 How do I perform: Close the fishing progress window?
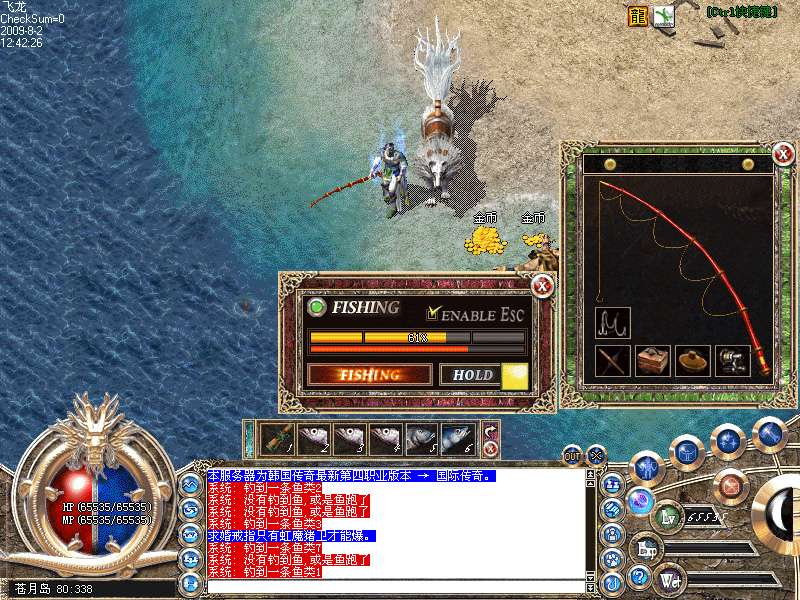coord(542,287)
